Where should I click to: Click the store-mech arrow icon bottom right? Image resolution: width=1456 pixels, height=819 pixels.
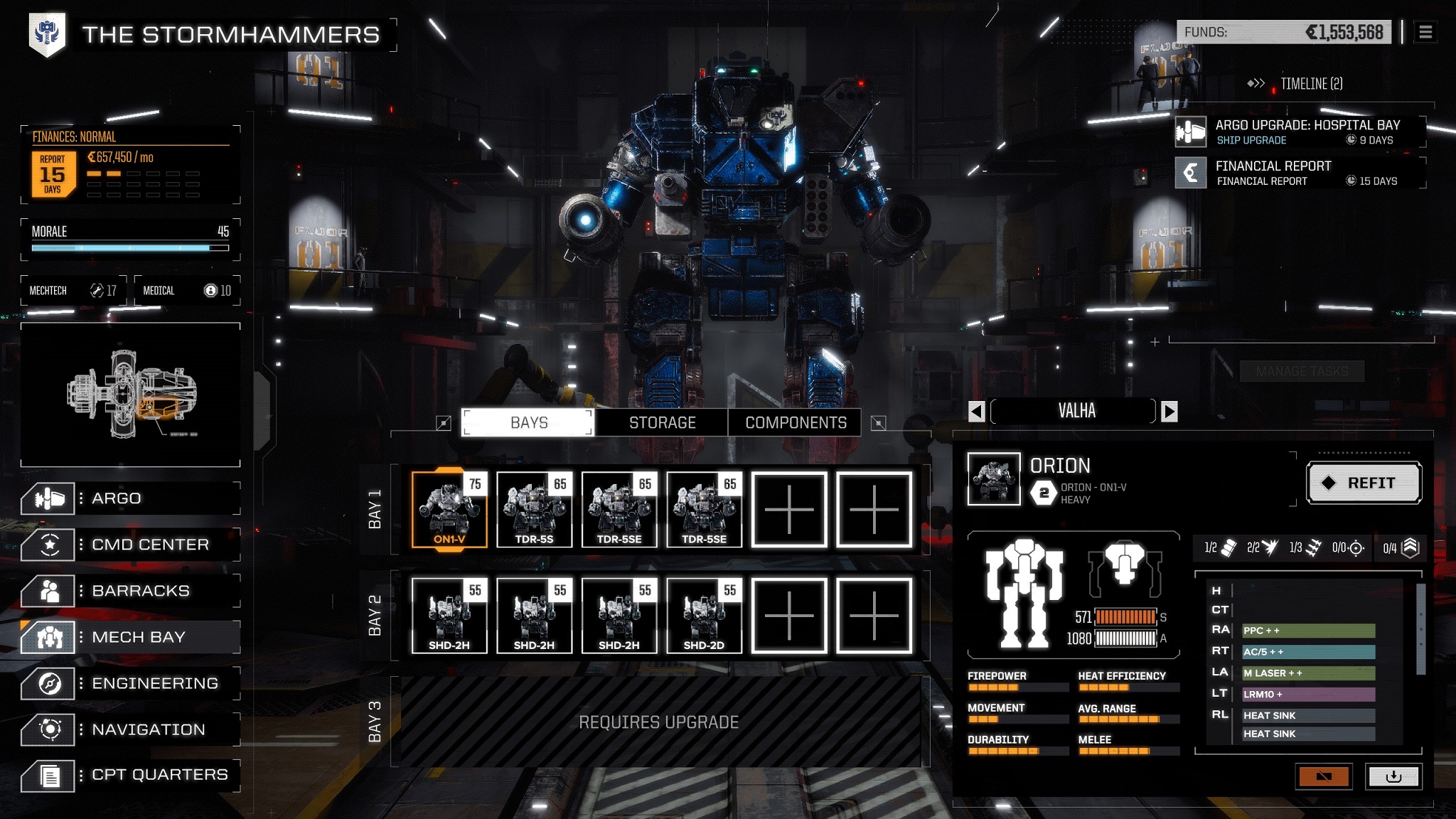[1393, 776]
